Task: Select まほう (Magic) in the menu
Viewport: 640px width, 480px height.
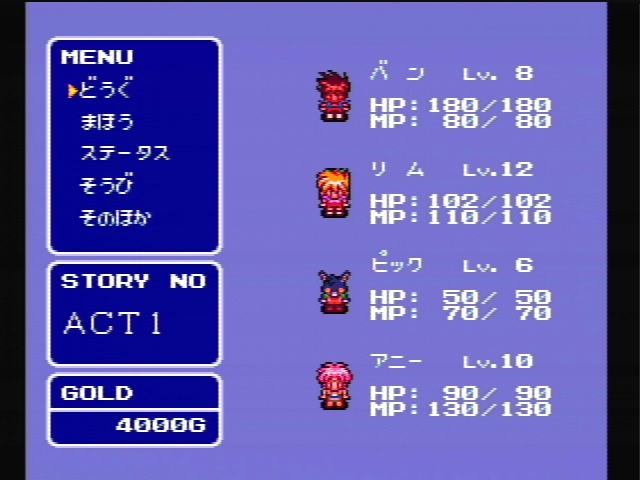Action: (106, 122)
